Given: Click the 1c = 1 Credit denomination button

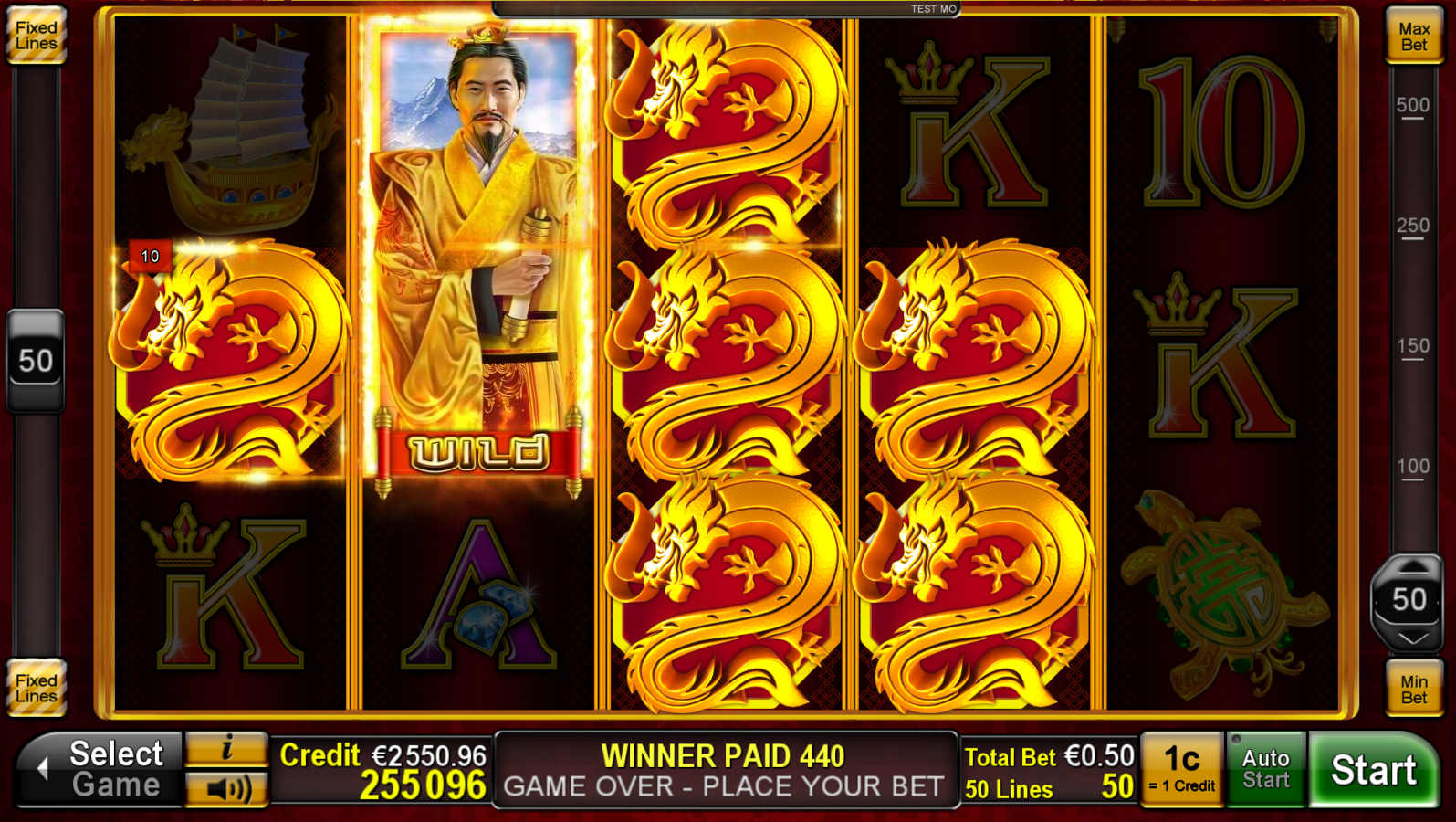Looking at the screenshot, I should 1181,768.
